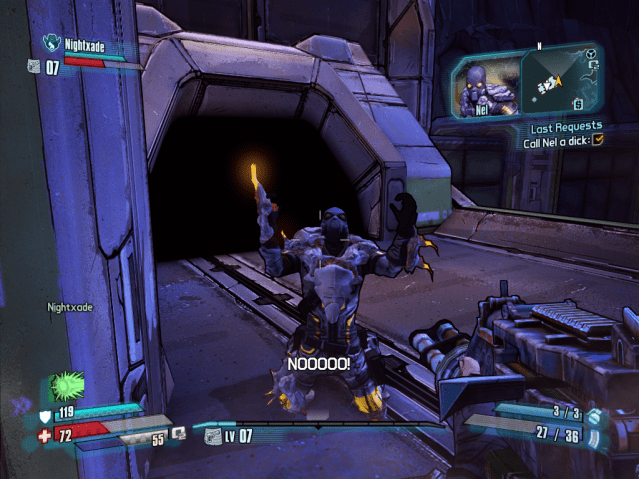Click the Nel portrait in the tracker
This screenshot has width=639, height=479.
point(484,86)
